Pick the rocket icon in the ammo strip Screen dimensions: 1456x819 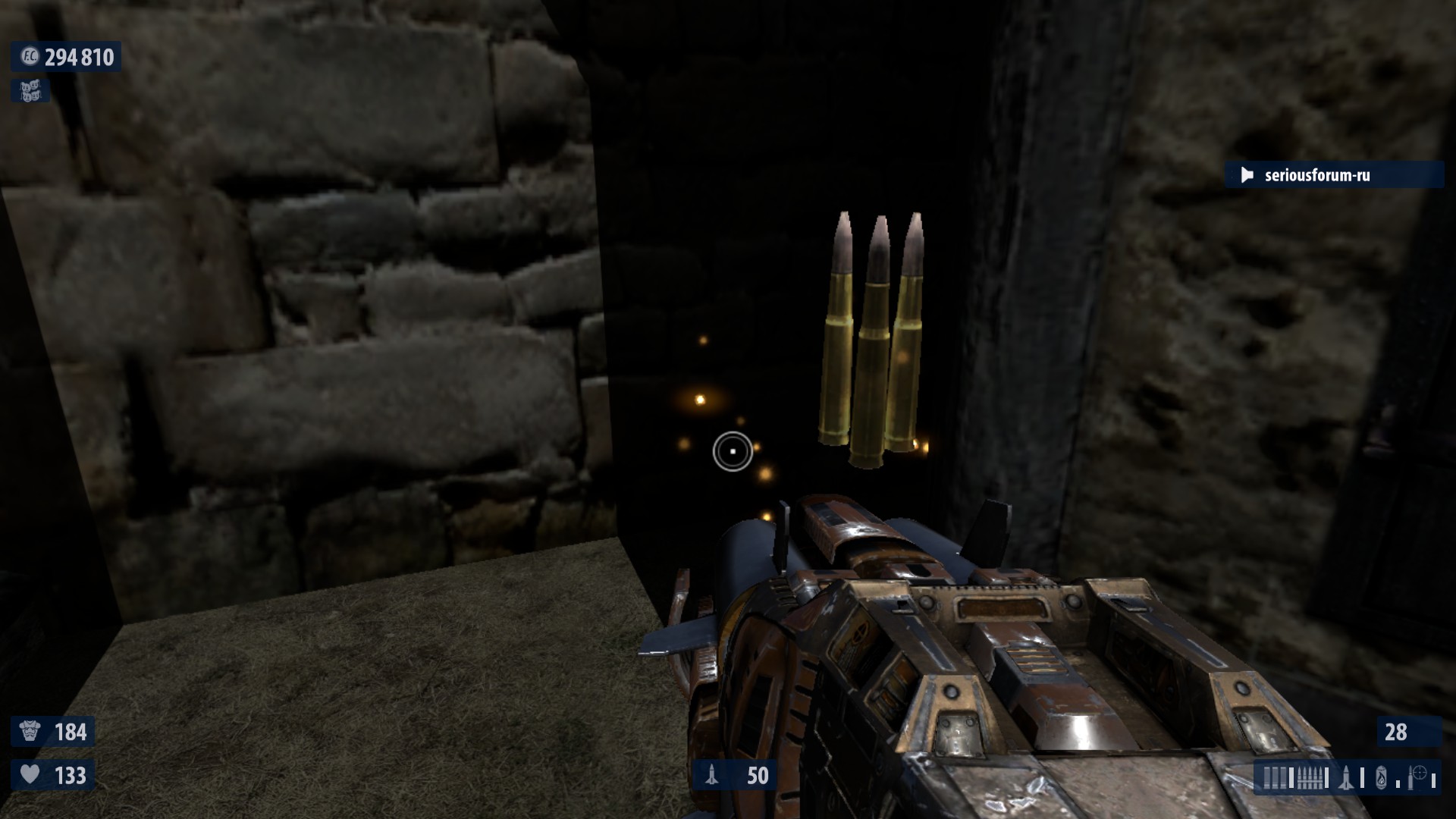click(1347, 778)
